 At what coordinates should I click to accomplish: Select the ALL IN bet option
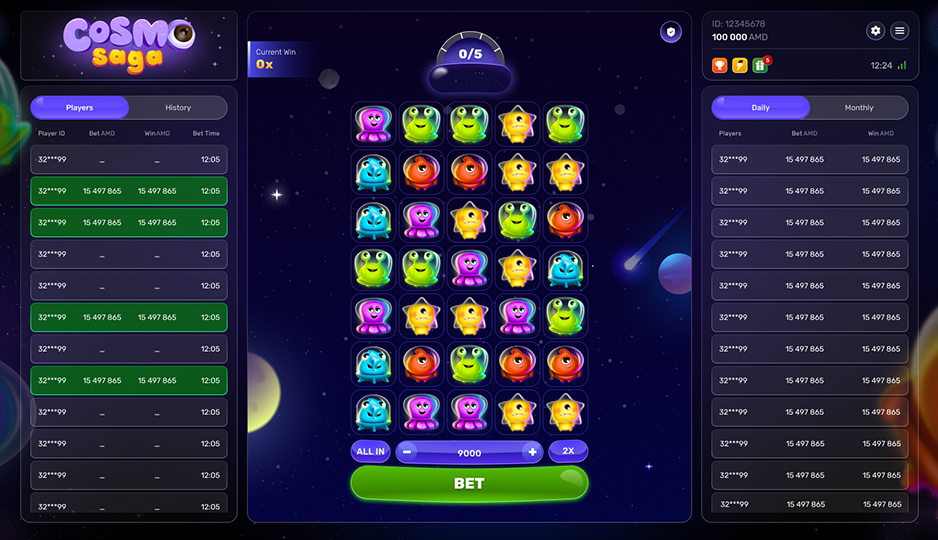tap(370, 452)
